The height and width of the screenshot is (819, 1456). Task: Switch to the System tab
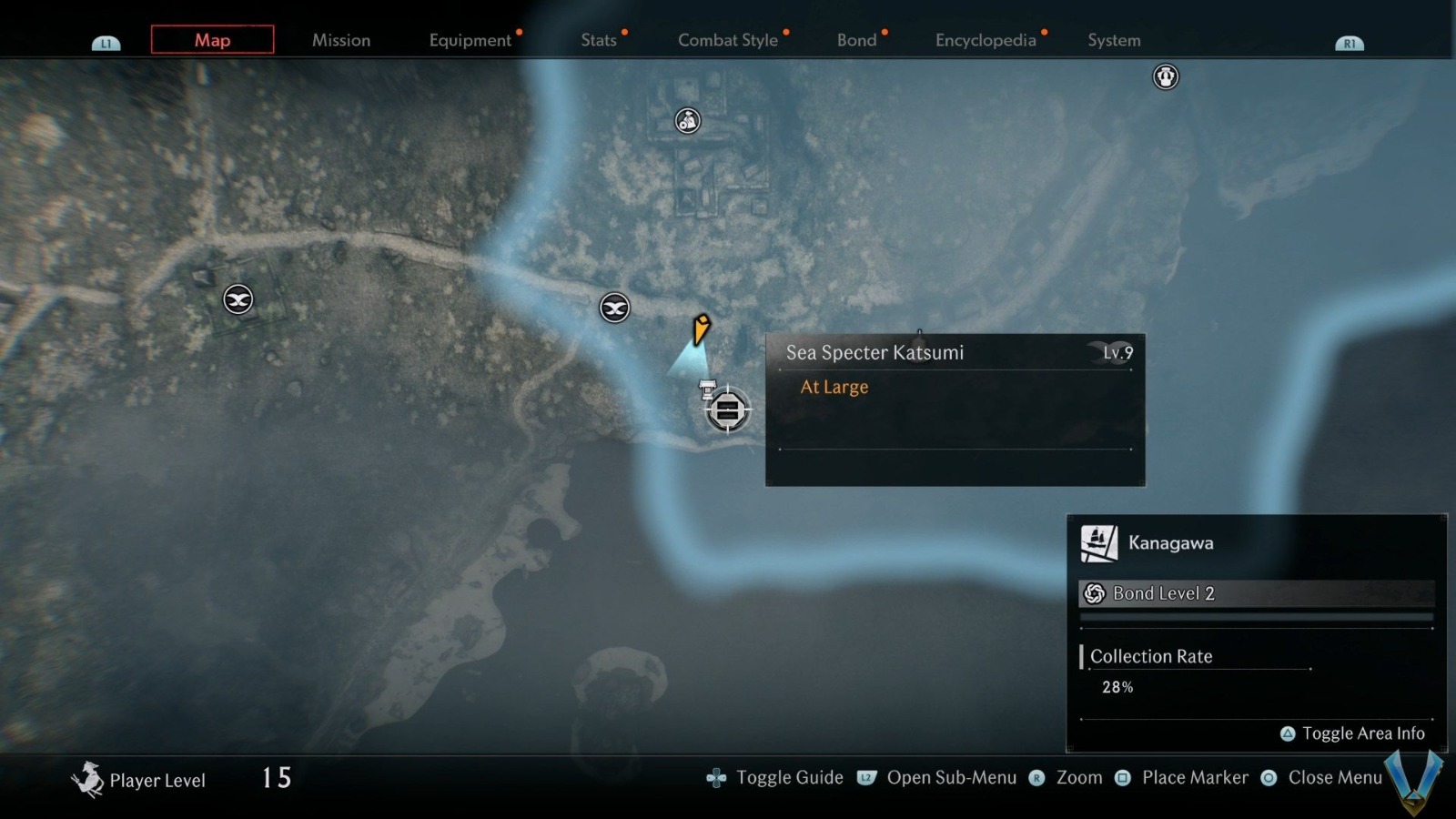pos(1114,40)
